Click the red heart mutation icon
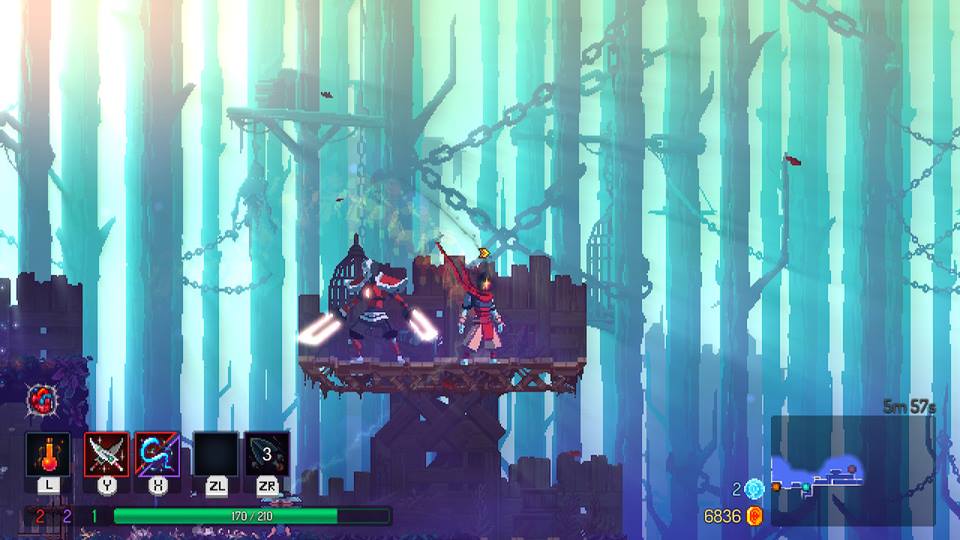Screen dimensions: 960x540 pyautogui.click(x=43, y=400)
